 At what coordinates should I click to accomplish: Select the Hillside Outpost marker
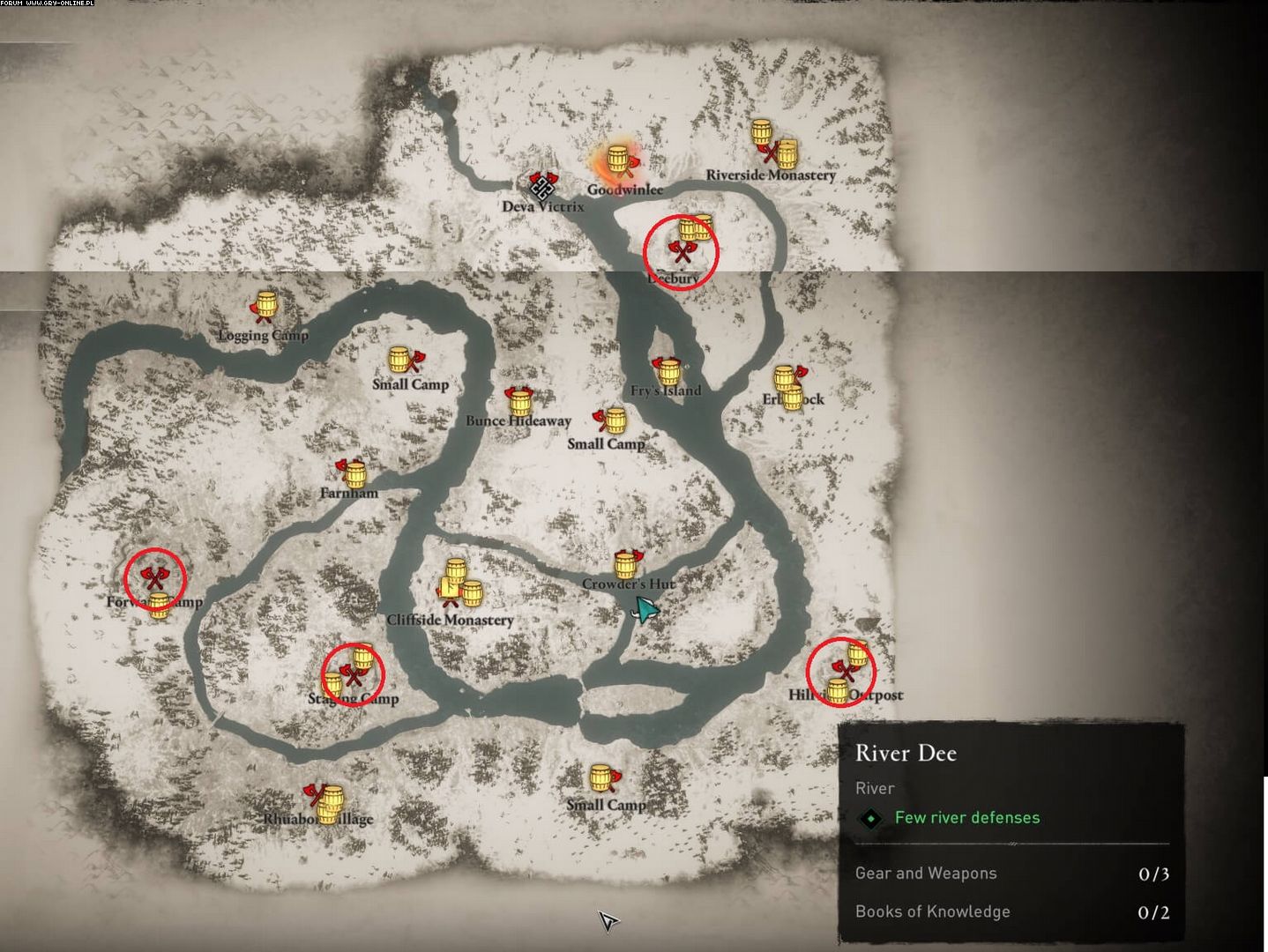(842, 673)
